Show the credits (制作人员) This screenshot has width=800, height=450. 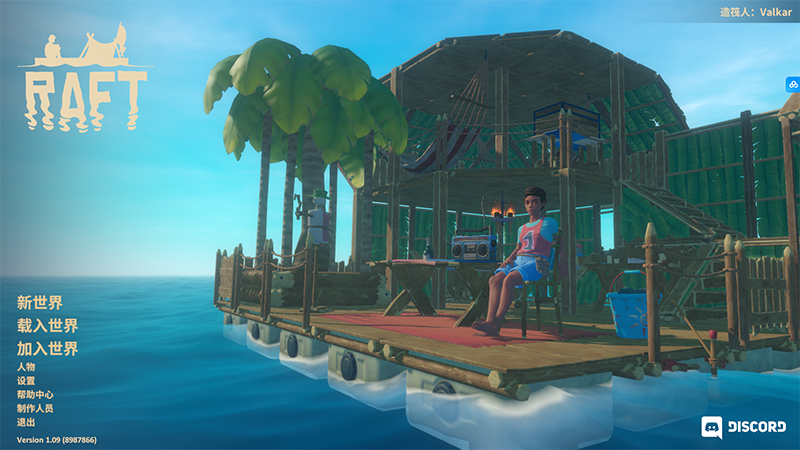point(35,408)
